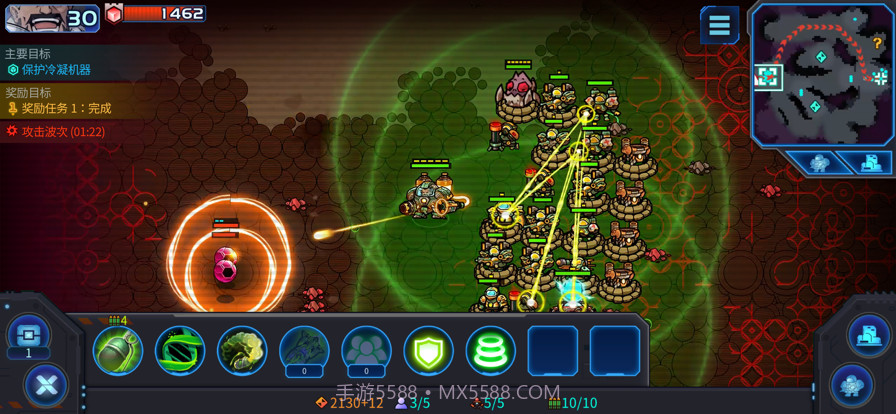Select the army units button below the minimap
Viewport: 896px width, 414px height.
coord(819,163)
